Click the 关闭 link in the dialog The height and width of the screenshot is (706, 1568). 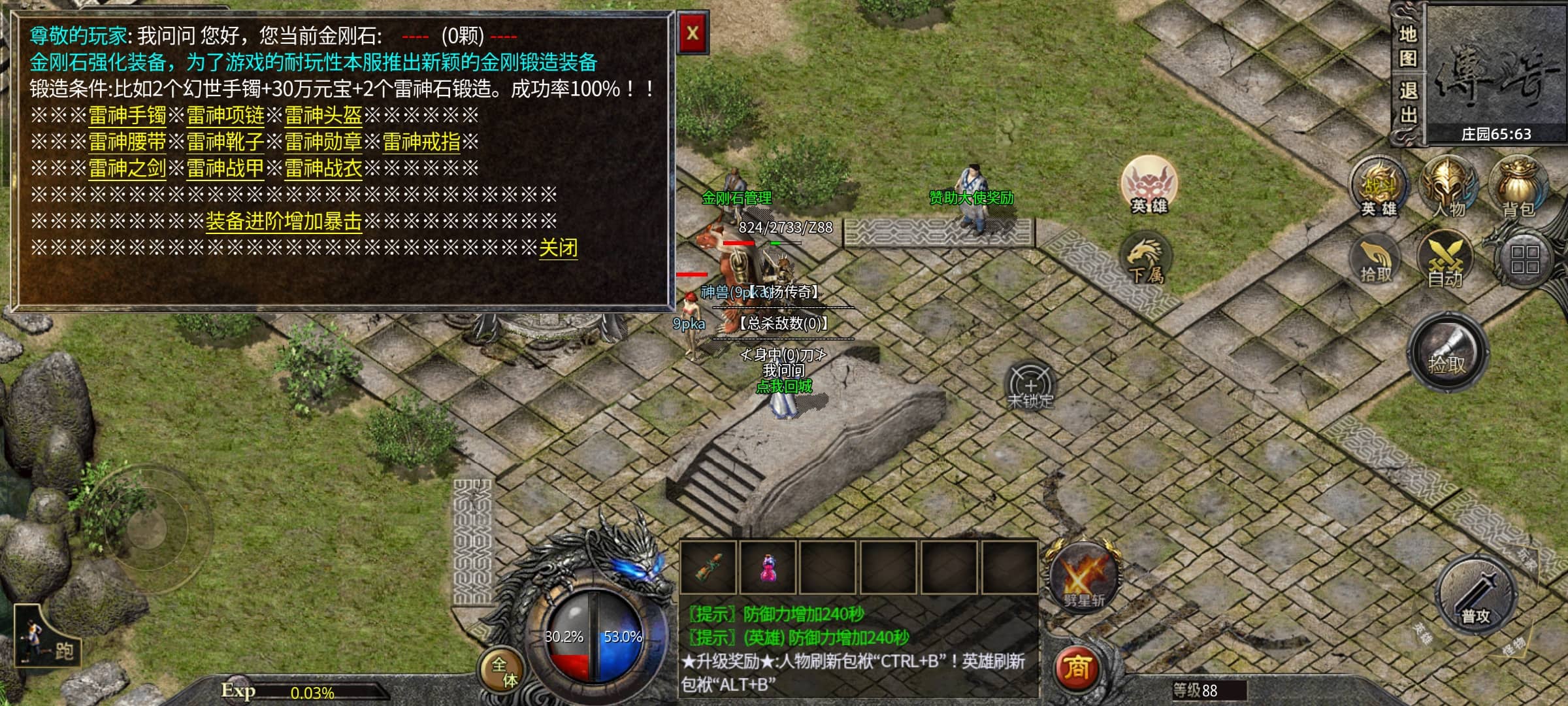(x=558, y=248)
